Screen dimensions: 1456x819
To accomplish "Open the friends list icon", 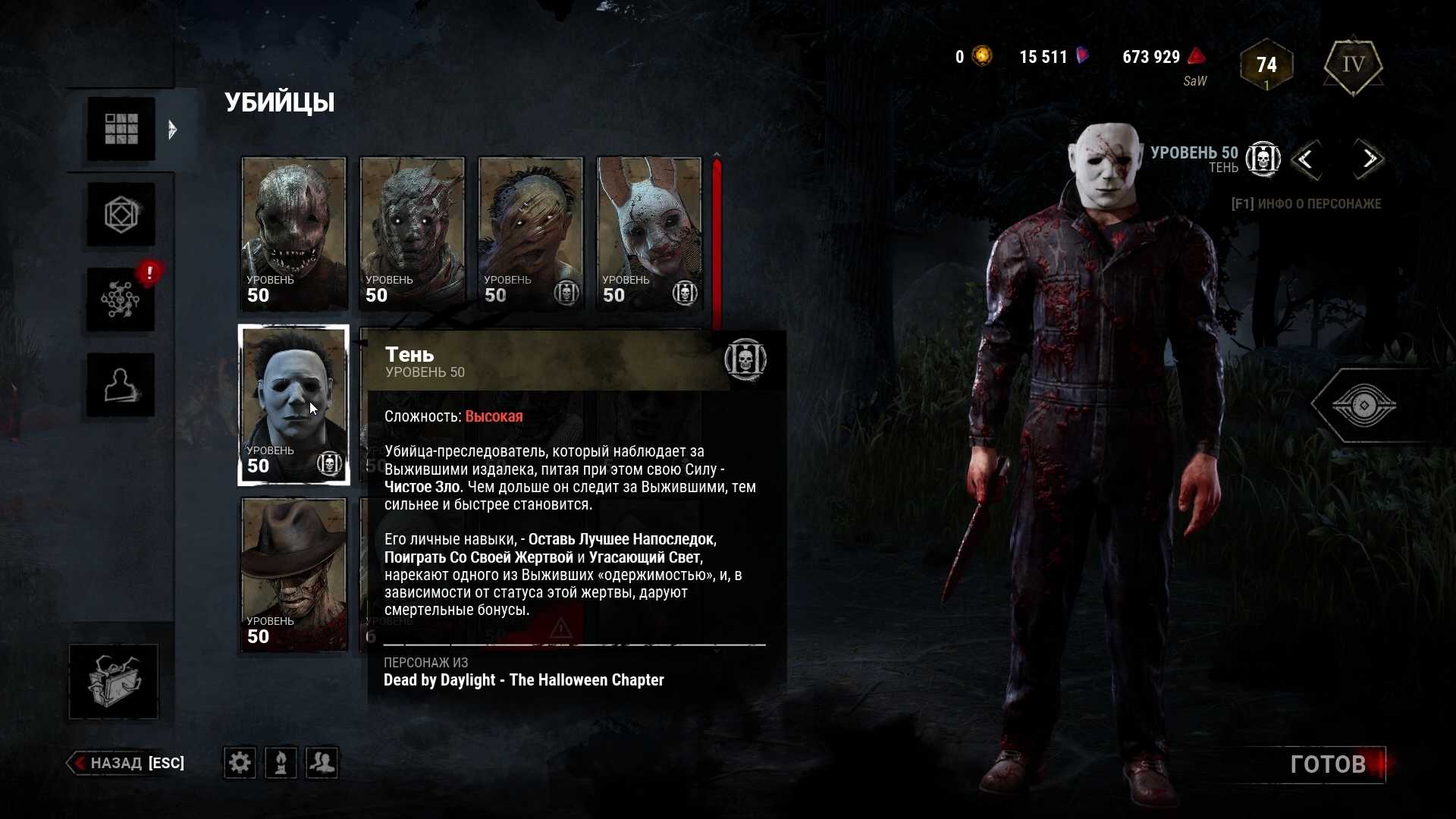I will tap(322, 763).
